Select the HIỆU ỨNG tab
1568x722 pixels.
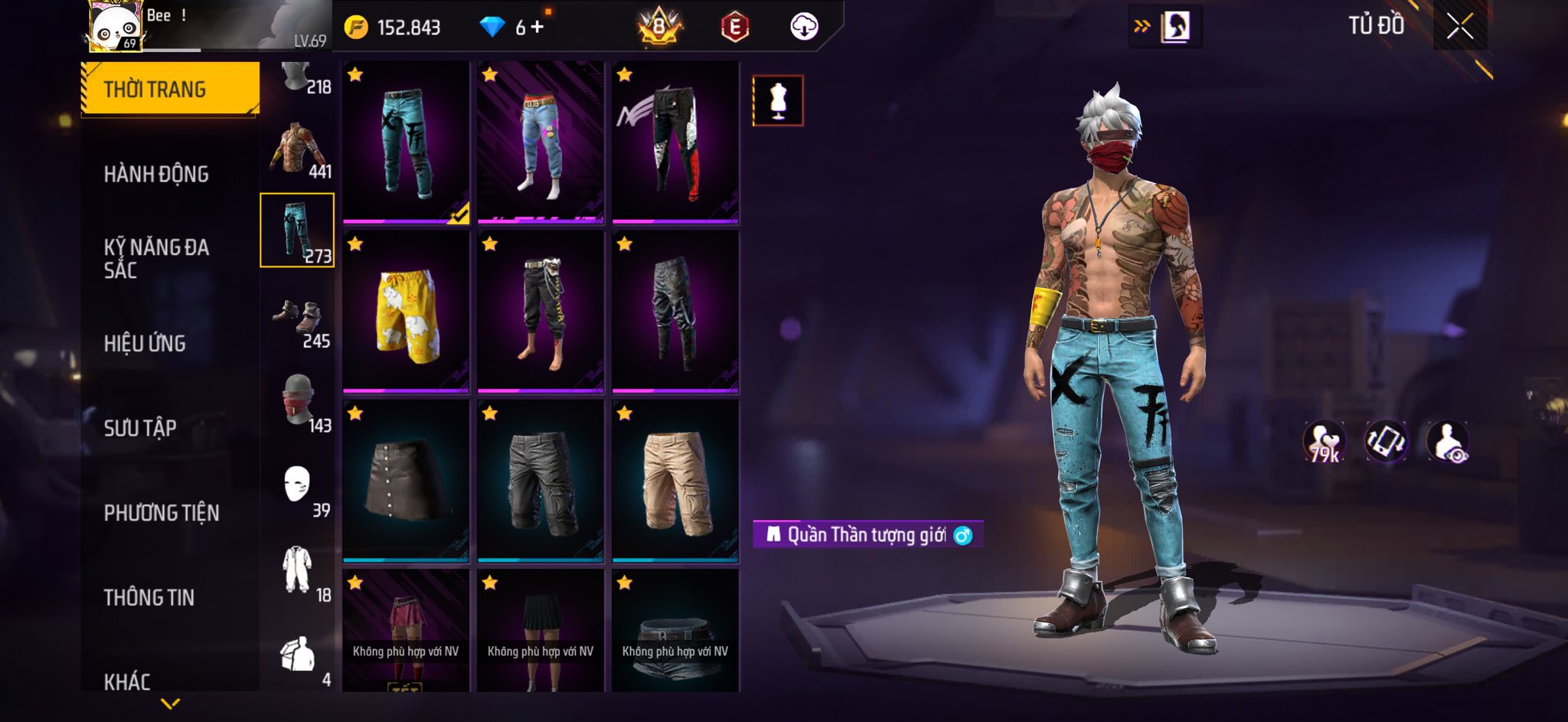coord(145,343)
